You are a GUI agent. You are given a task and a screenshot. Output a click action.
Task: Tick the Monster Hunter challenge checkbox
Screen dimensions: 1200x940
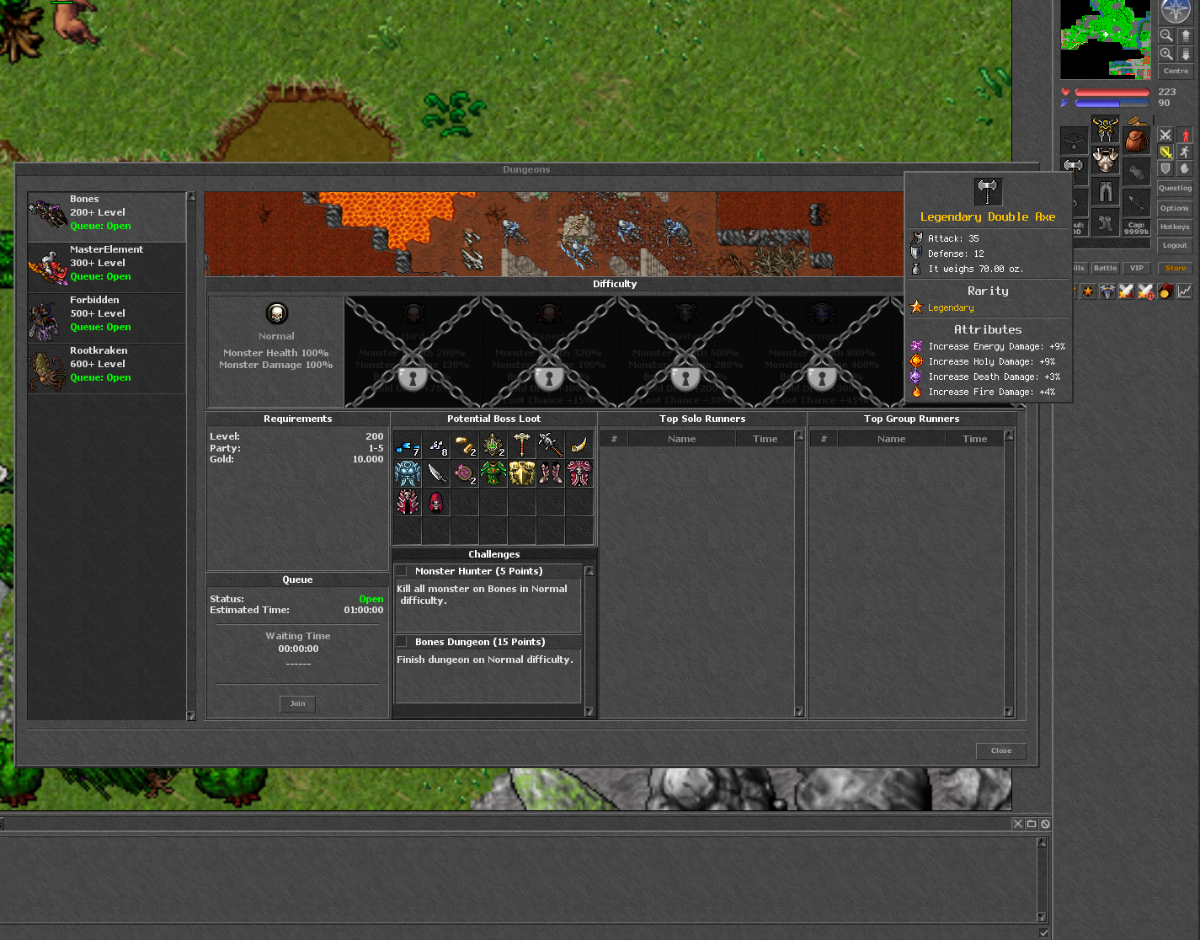pos(401,572)
